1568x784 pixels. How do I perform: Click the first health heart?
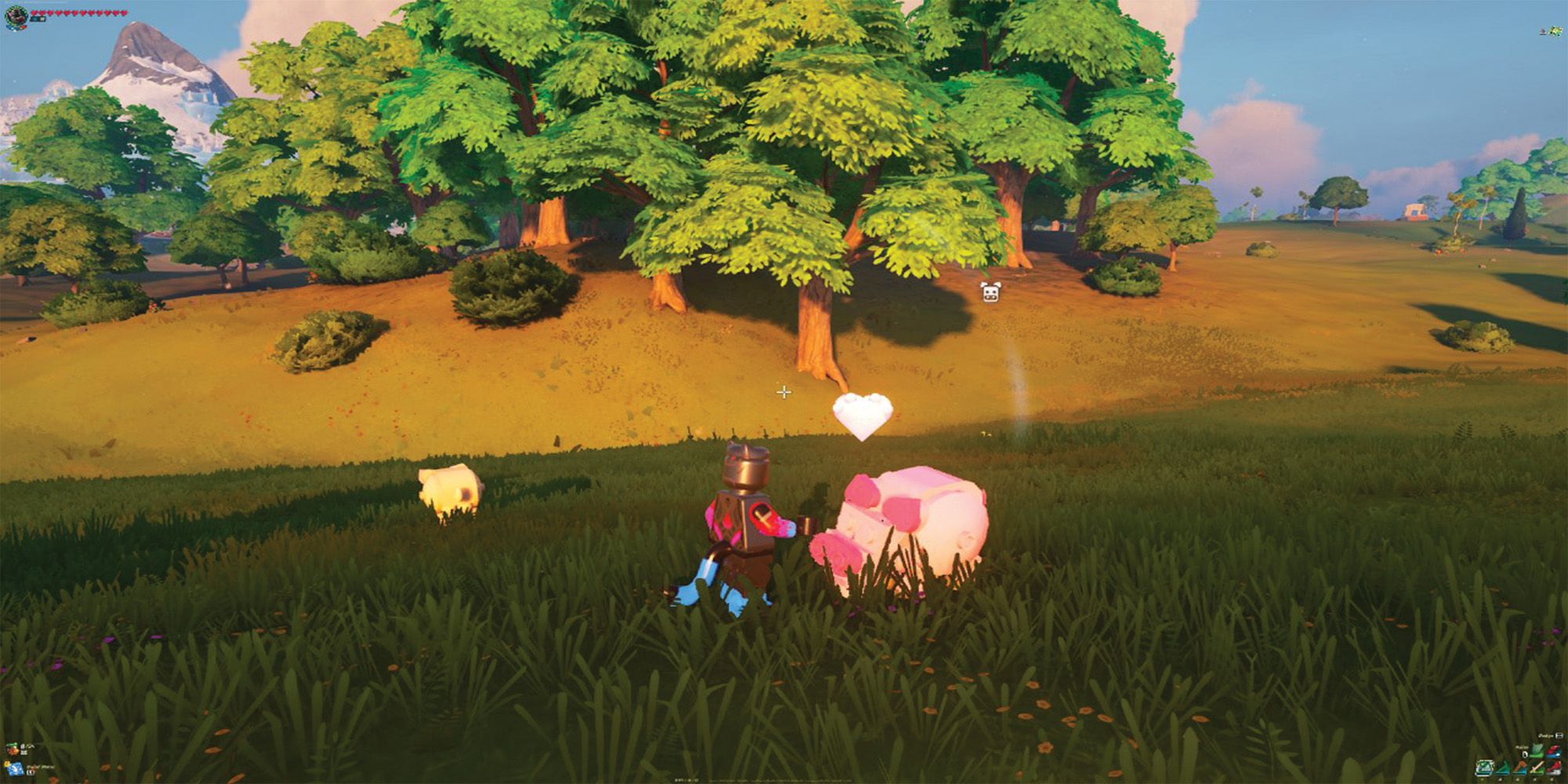point(34,13)
